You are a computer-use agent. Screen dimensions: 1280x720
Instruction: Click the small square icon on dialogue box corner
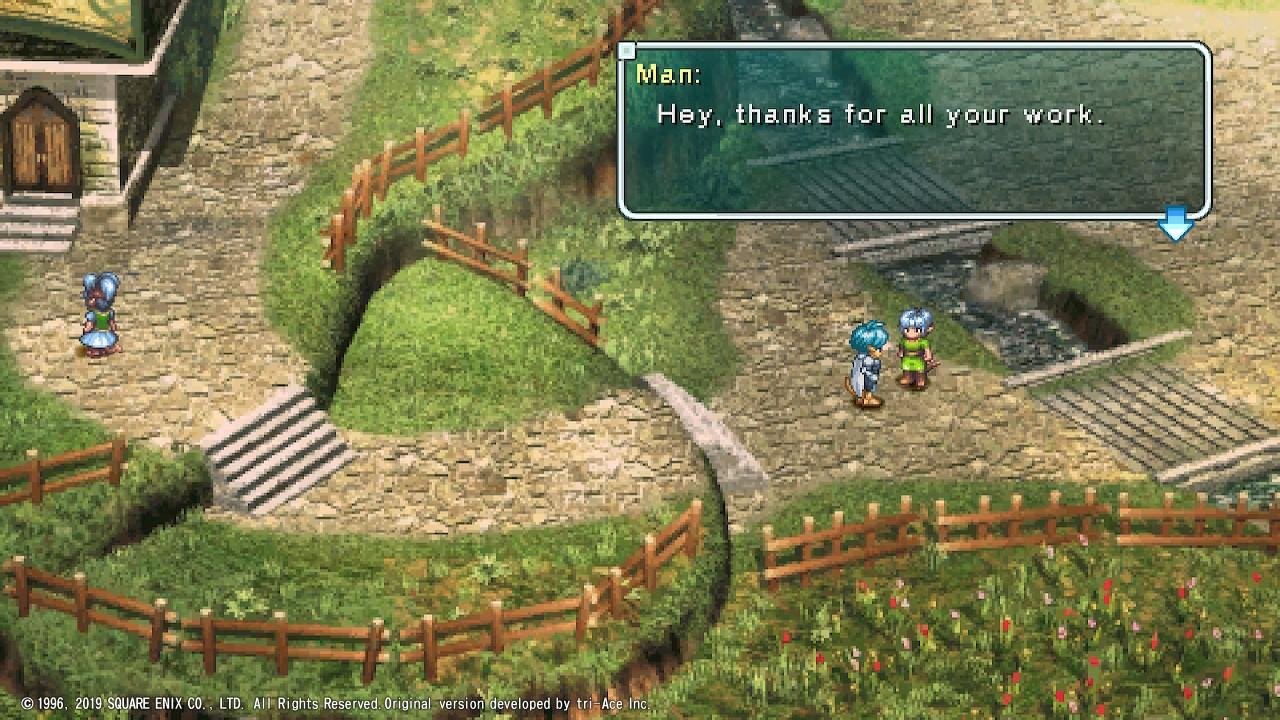[x=628, y=49]
